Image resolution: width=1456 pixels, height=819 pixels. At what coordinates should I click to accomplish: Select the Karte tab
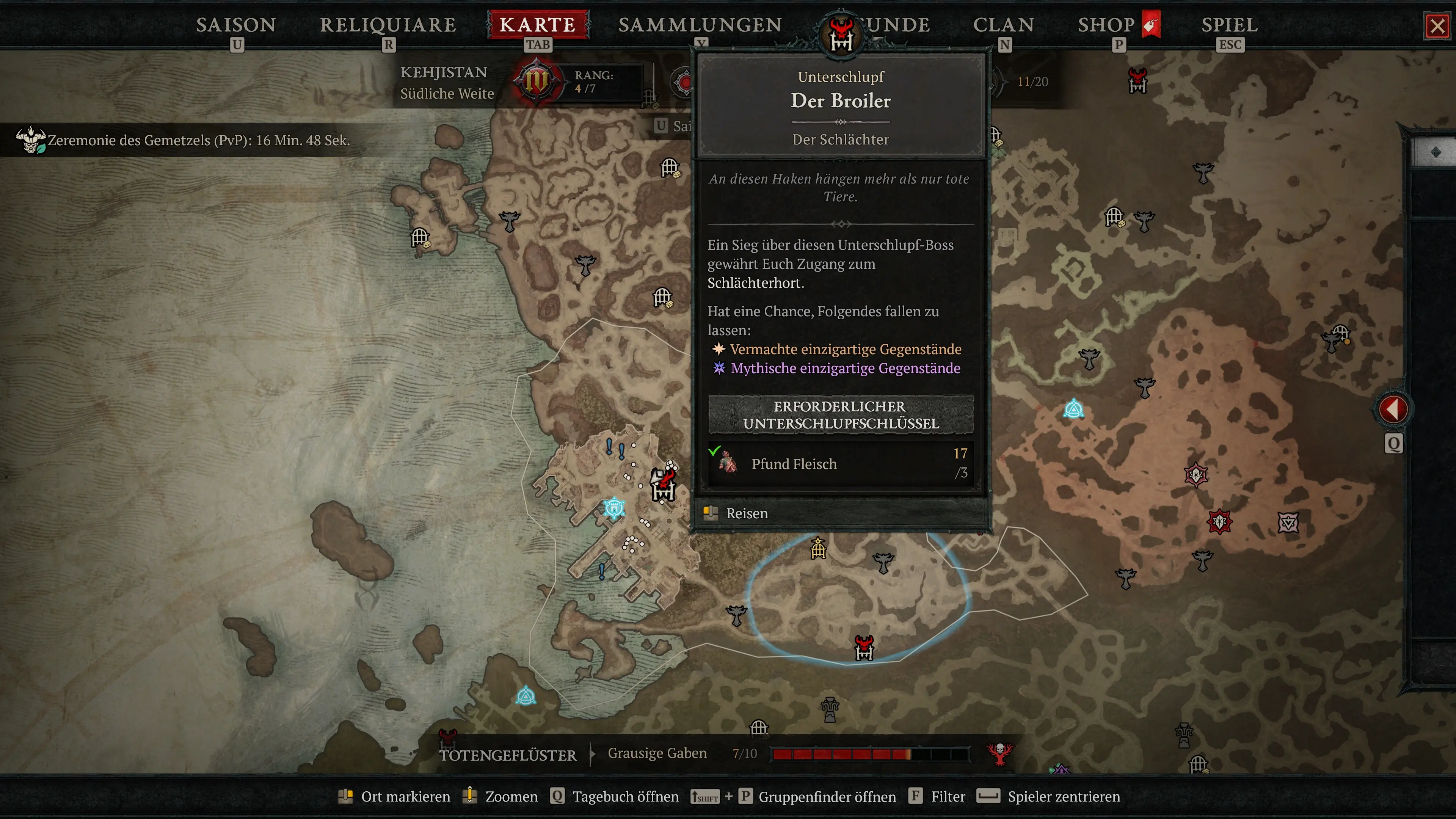point(538,25)
